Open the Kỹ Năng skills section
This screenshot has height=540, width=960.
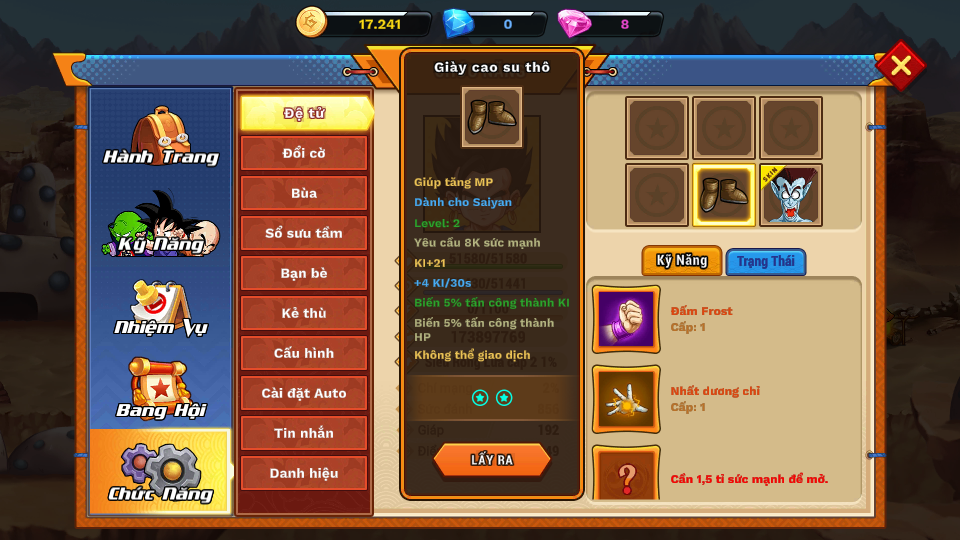160,224
